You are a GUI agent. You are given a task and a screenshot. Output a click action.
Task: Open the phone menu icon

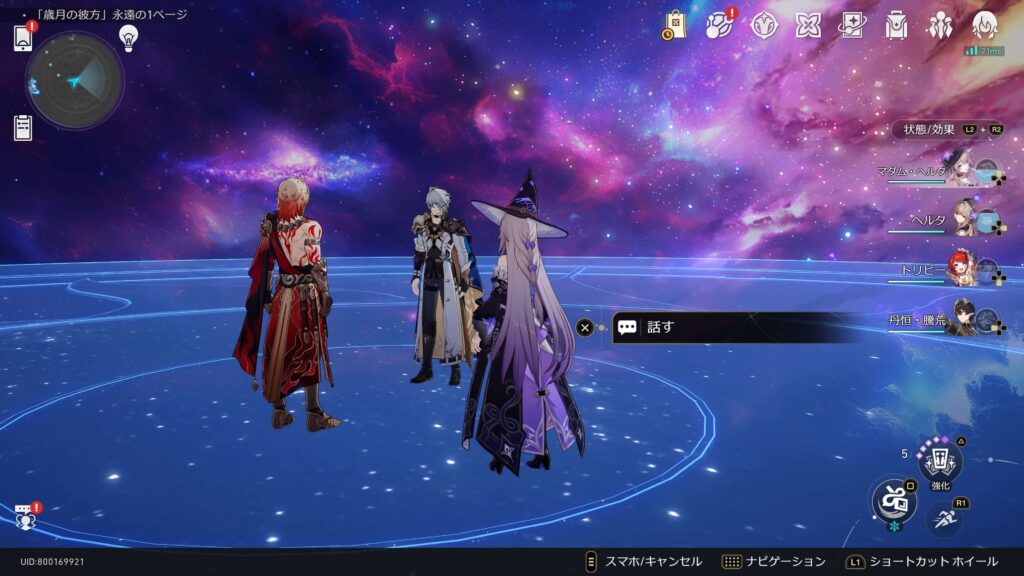[x=23, y=38]
